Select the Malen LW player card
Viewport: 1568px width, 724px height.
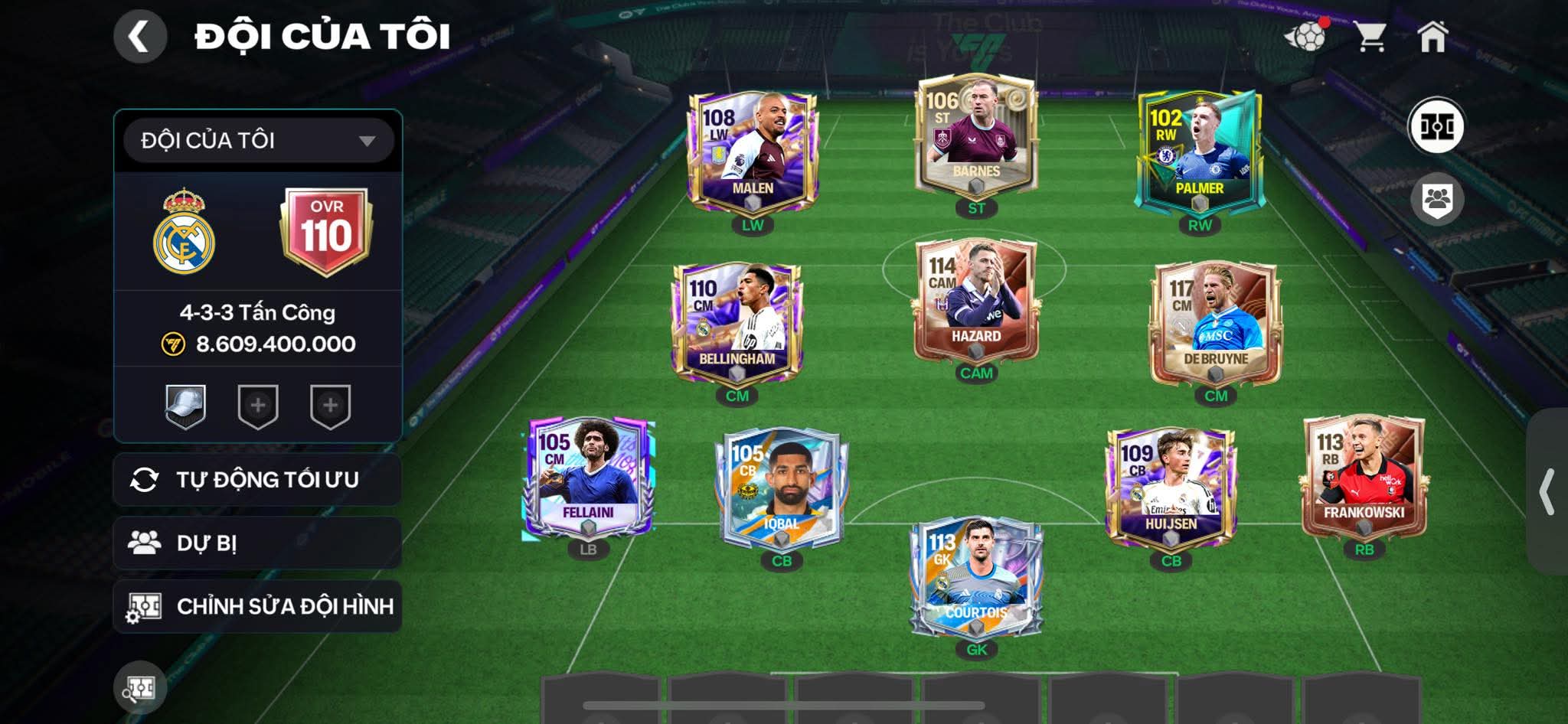point(753,153)
